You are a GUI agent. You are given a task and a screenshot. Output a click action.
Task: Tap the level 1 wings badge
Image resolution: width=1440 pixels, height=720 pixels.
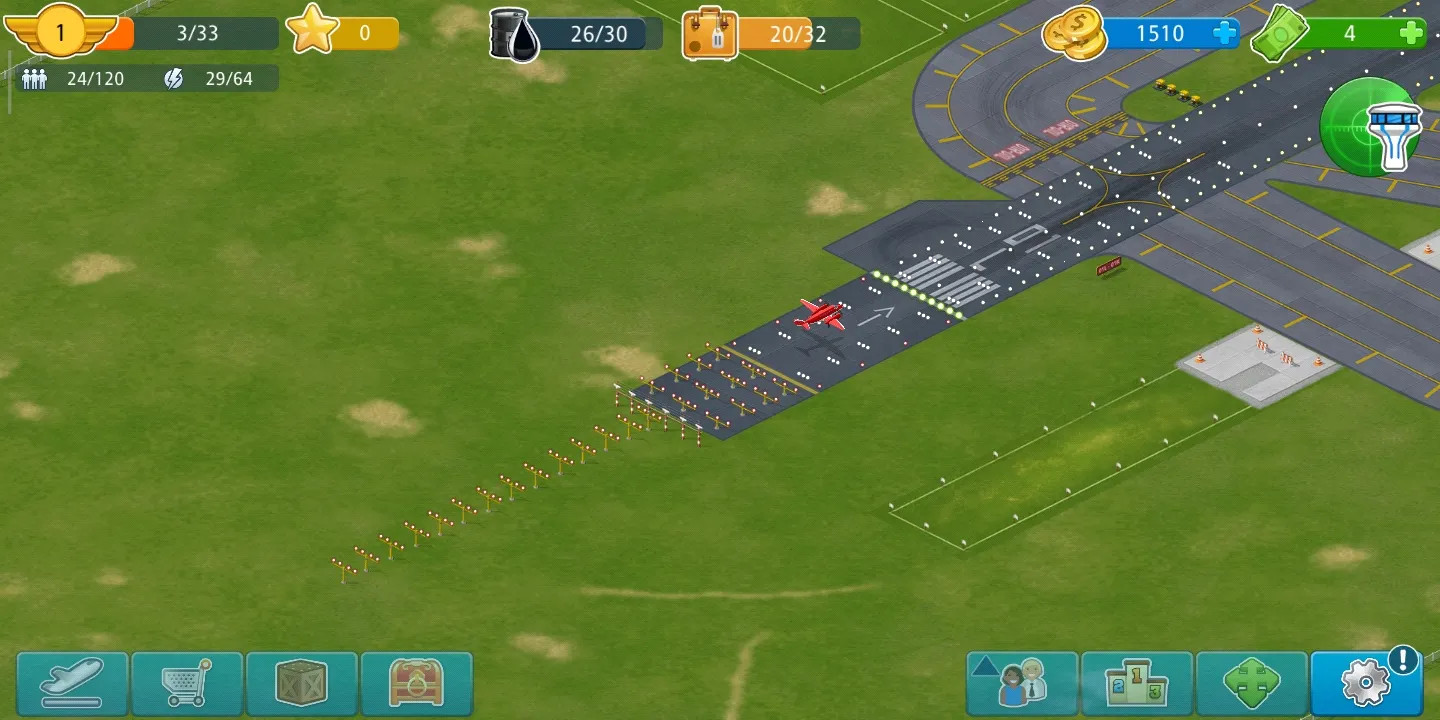pyautogui.click(x=60, y=32)
